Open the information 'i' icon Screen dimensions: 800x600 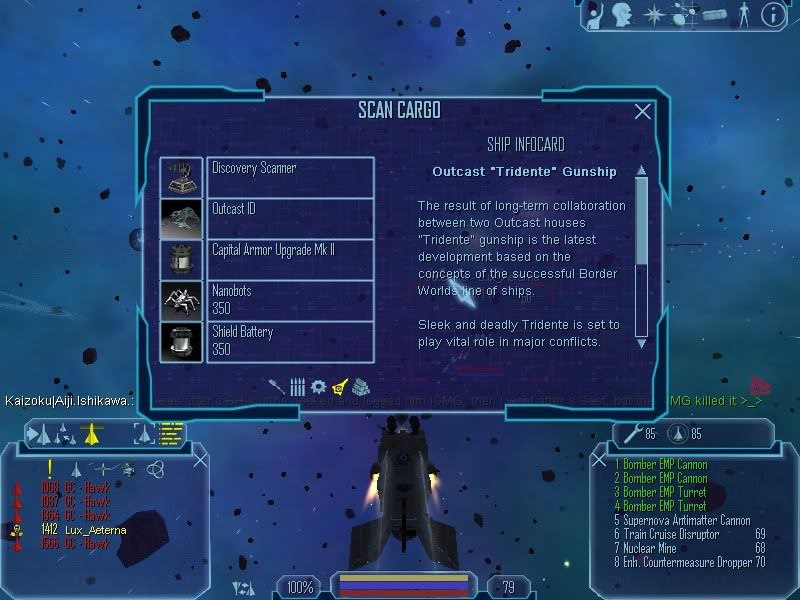(772, 14)
